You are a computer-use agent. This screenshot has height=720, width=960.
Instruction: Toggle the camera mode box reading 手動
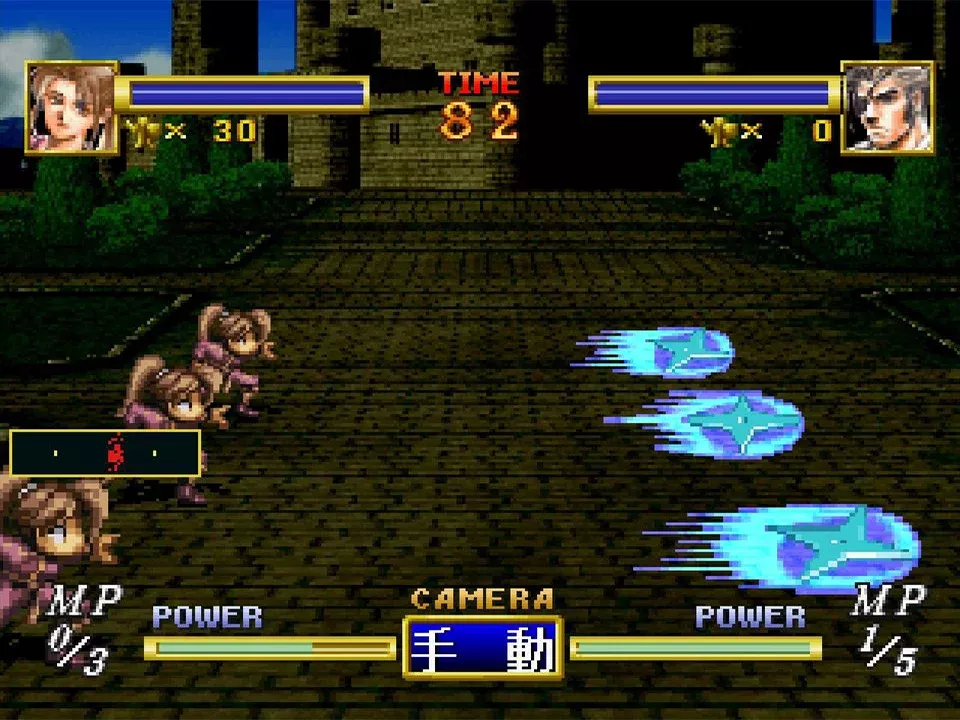483,648
